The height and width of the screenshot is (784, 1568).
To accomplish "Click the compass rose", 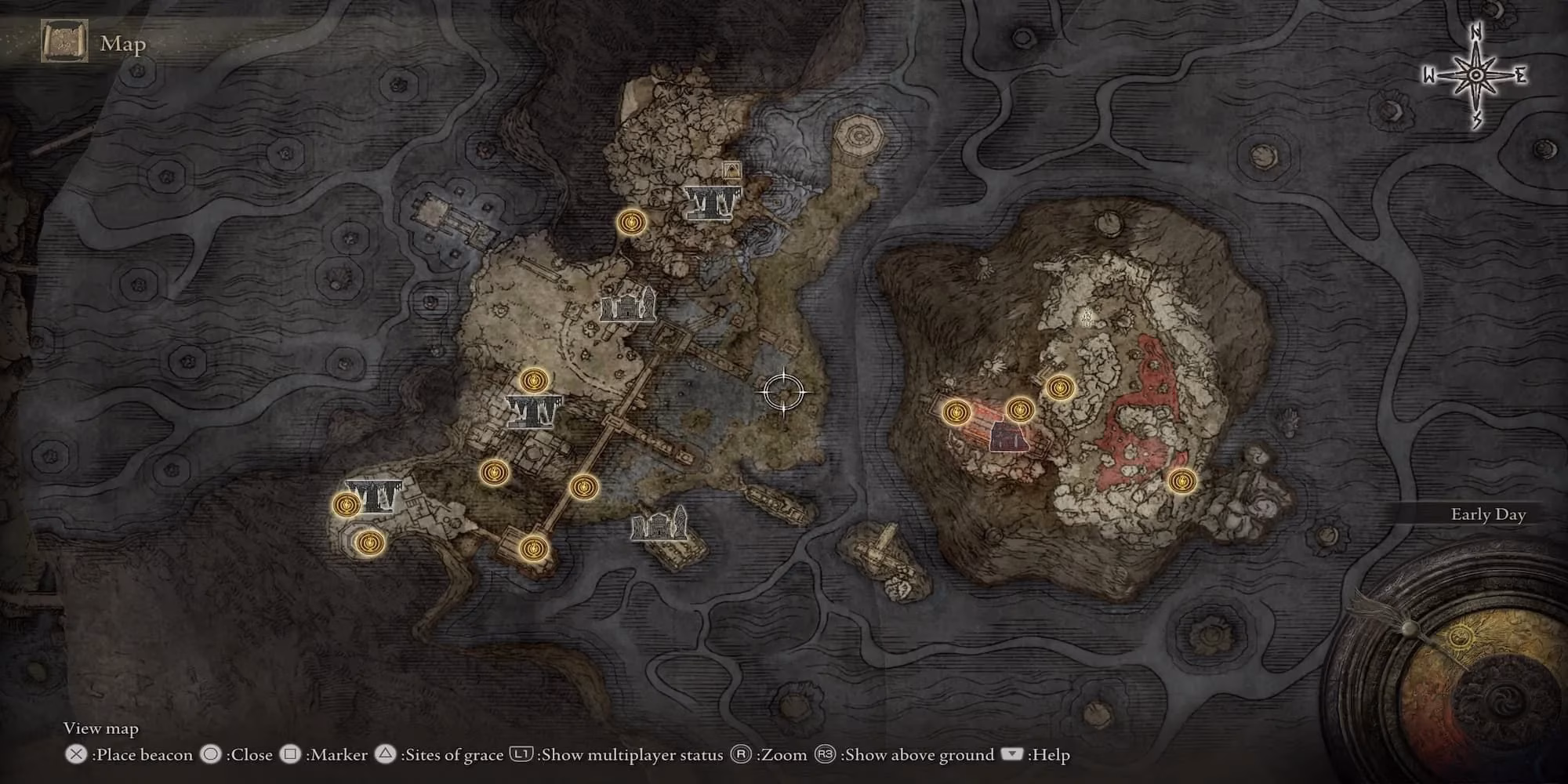I will (x=1475, y=76).
